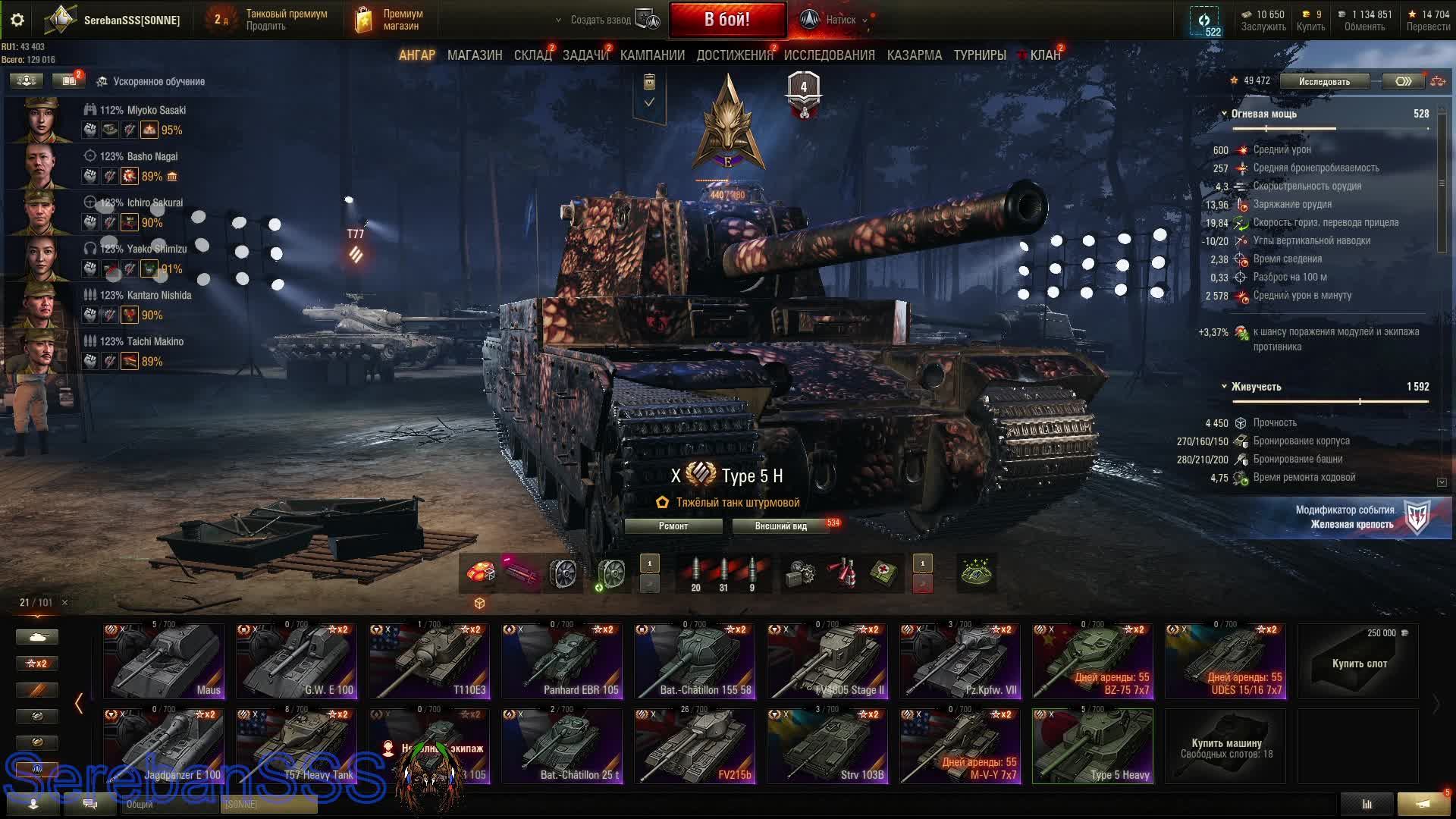Select the Strv 103B tank
This screenshot has width=1456, height=819.
(827, 745)
